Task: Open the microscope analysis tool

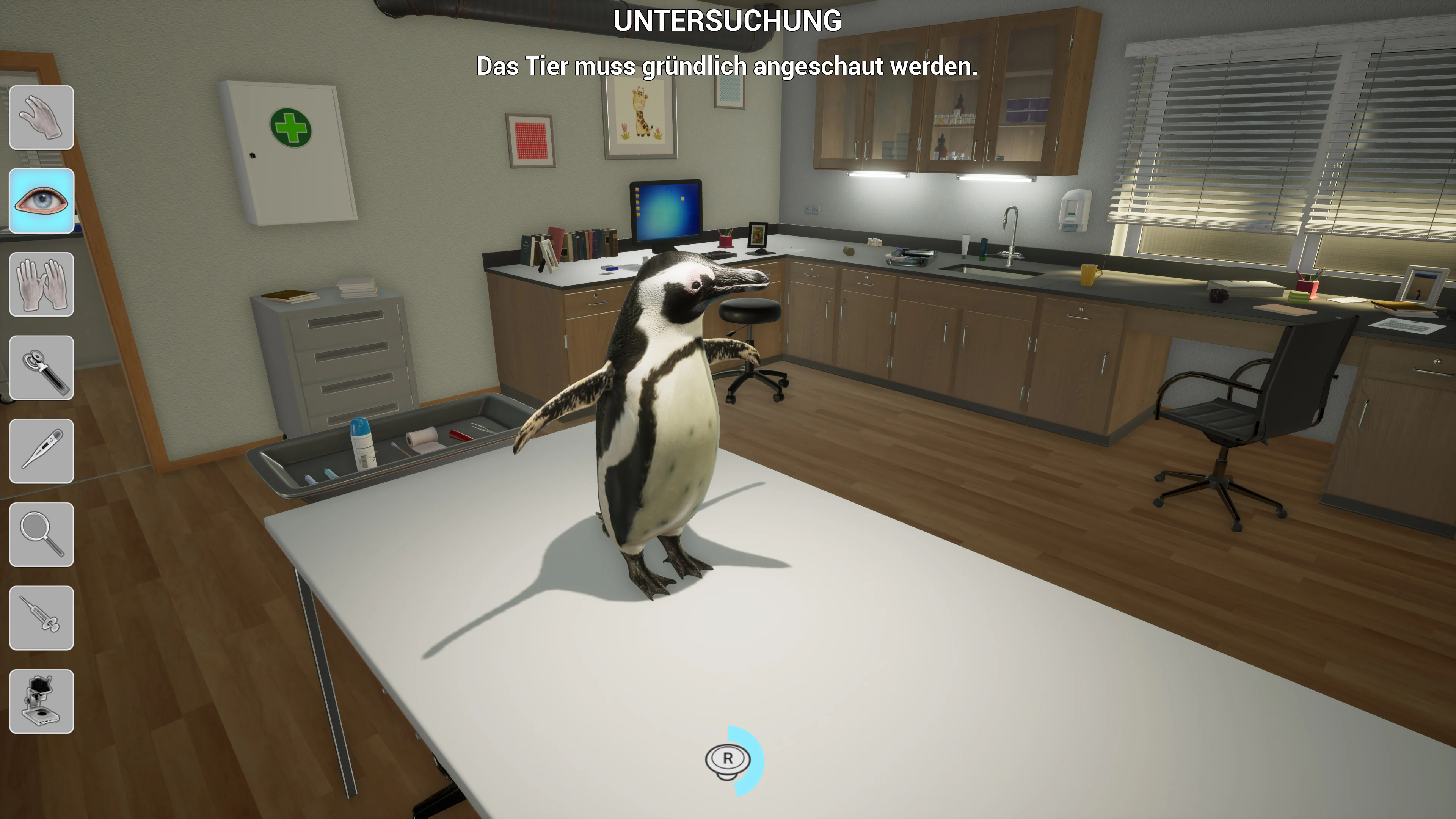Action: (42, 700)
